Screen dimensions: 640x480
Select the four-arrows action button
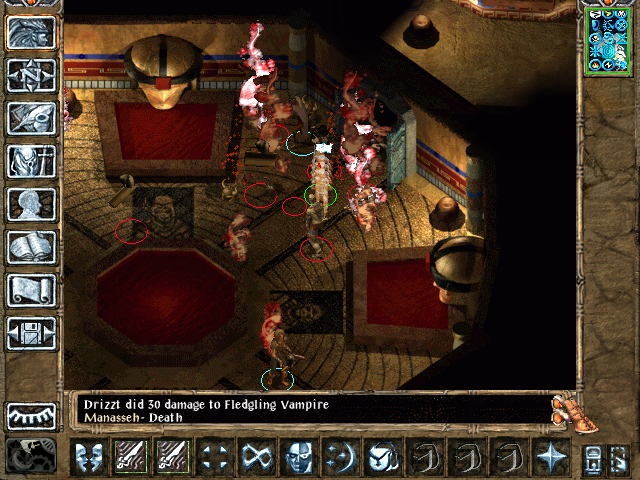213,458
